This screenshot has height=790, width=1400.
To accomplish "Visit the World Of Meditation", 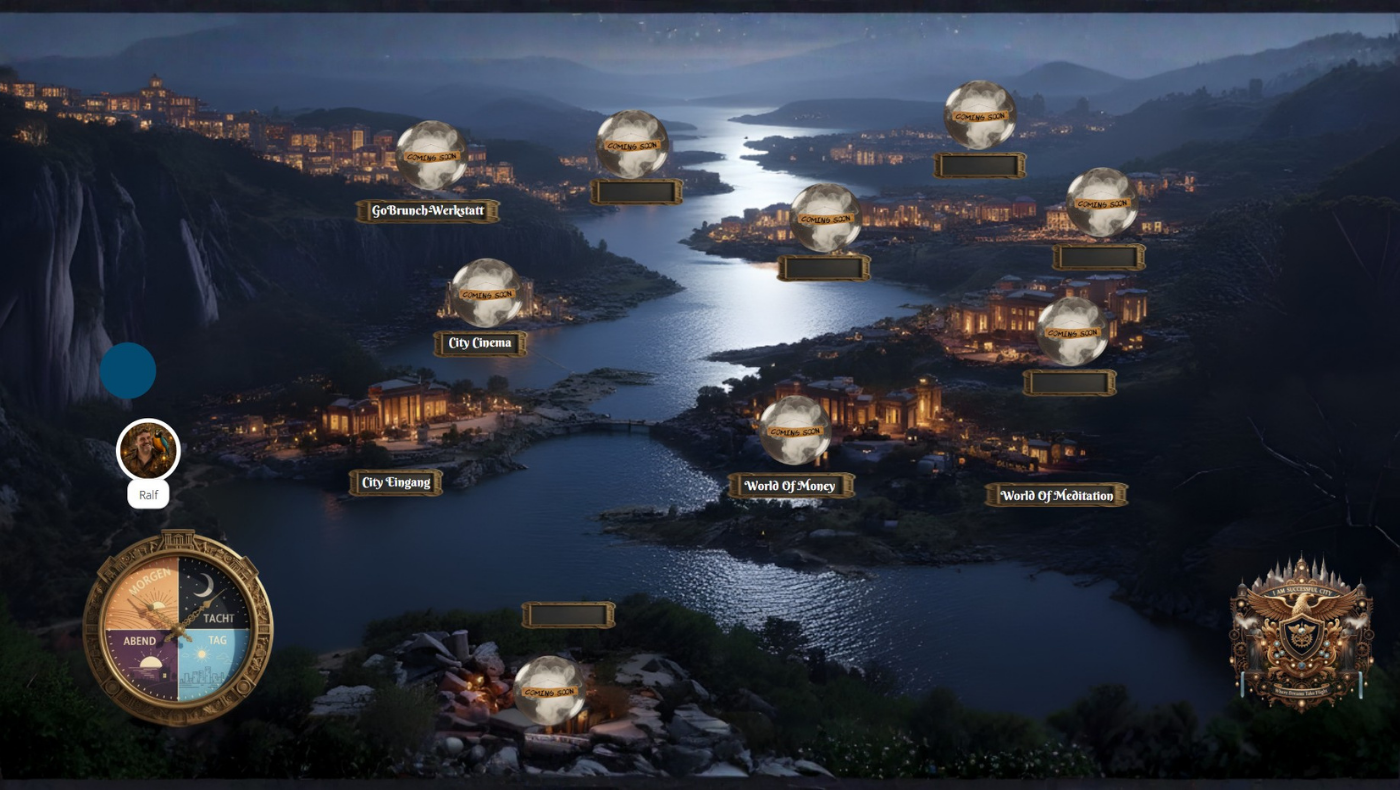I will point(1056,495).
